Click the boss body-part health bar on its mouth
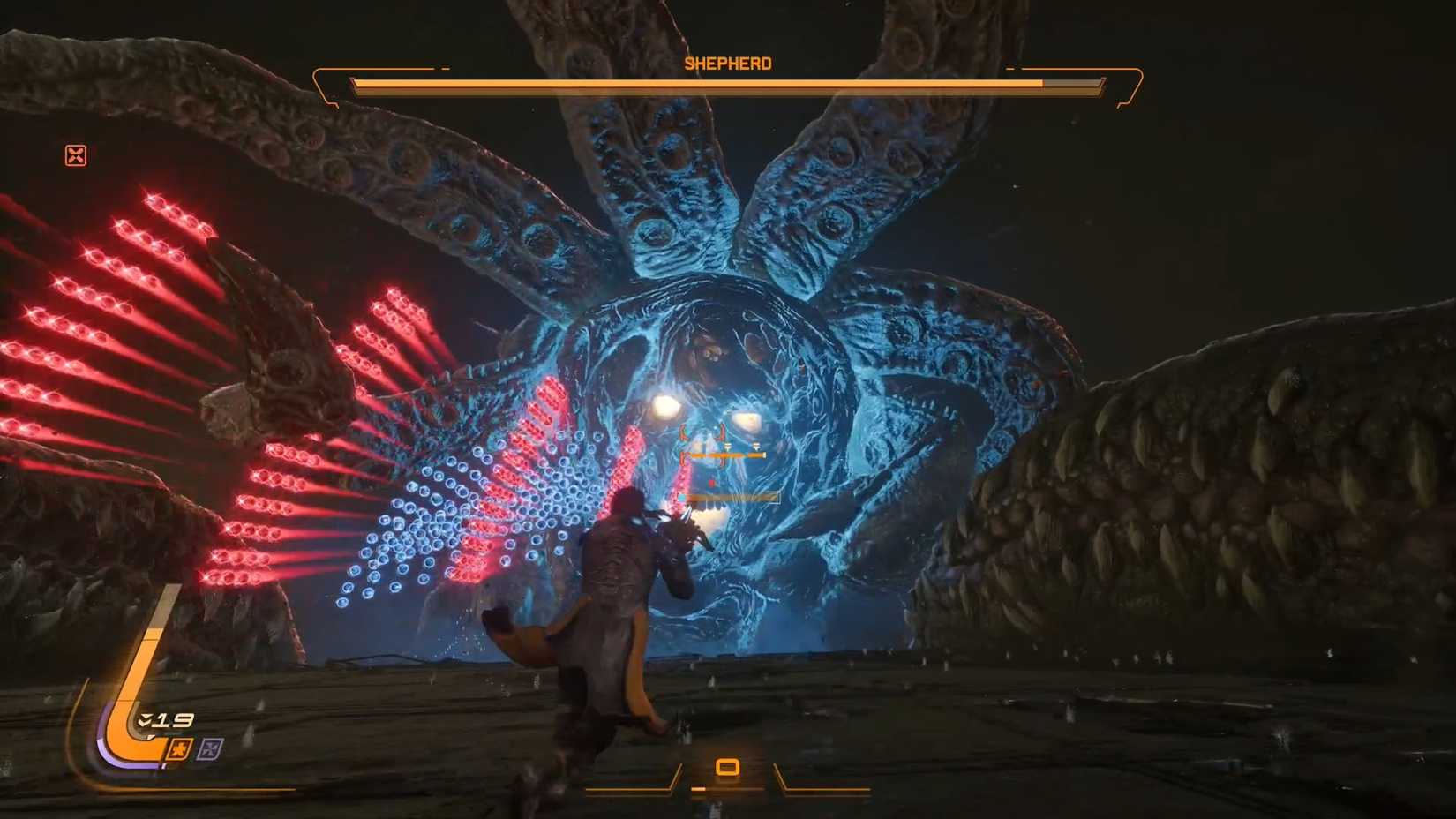This screenshot has width=1456, height=819. click(x=728, y=498)
